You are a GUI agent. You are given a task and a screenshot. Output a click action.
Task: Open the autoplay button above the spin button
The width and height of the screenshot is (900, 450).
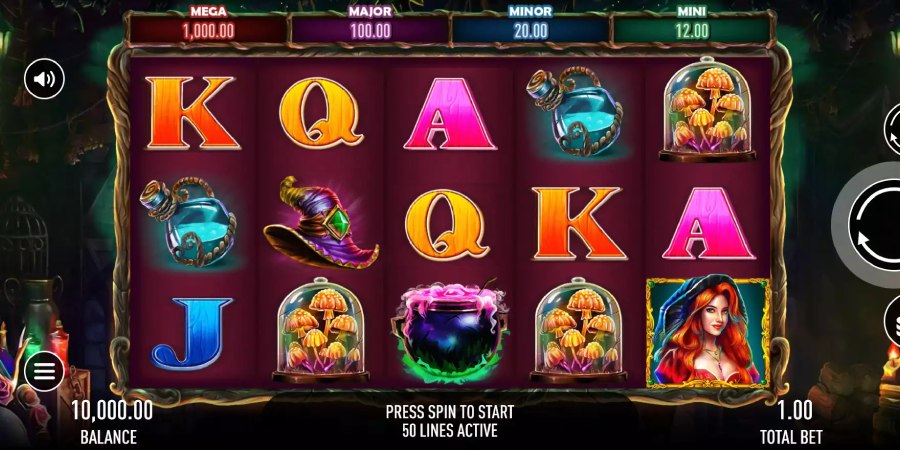pyautogui.click(x=892, y=130)
